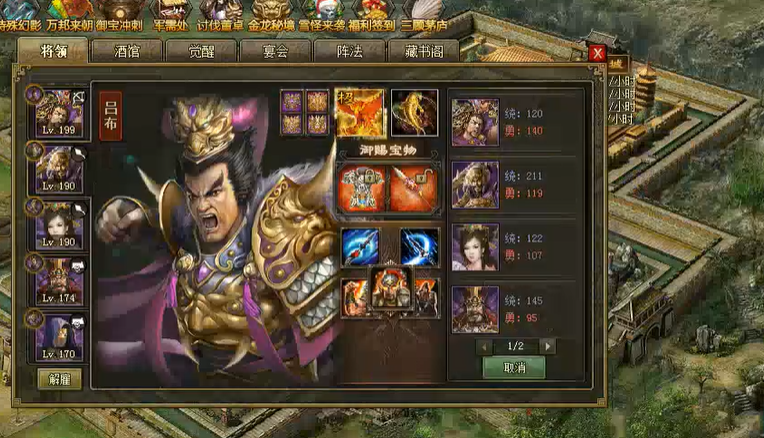This screenshot has height=438, width=764.
Task: Pick the candidate general with 统 211
Action: 475,185
